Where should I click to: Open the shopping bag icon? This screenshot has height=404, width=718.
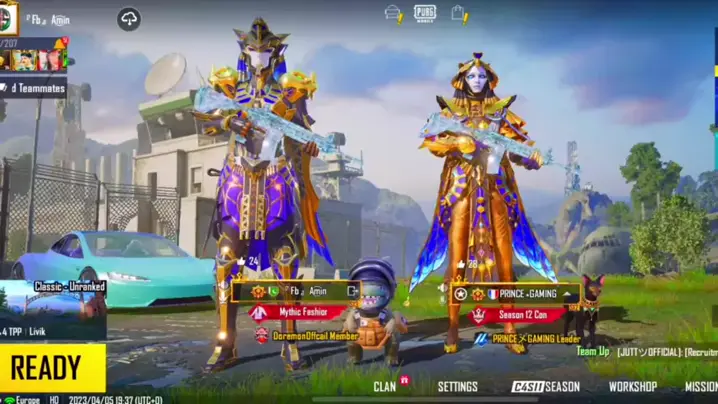point(459,13)
